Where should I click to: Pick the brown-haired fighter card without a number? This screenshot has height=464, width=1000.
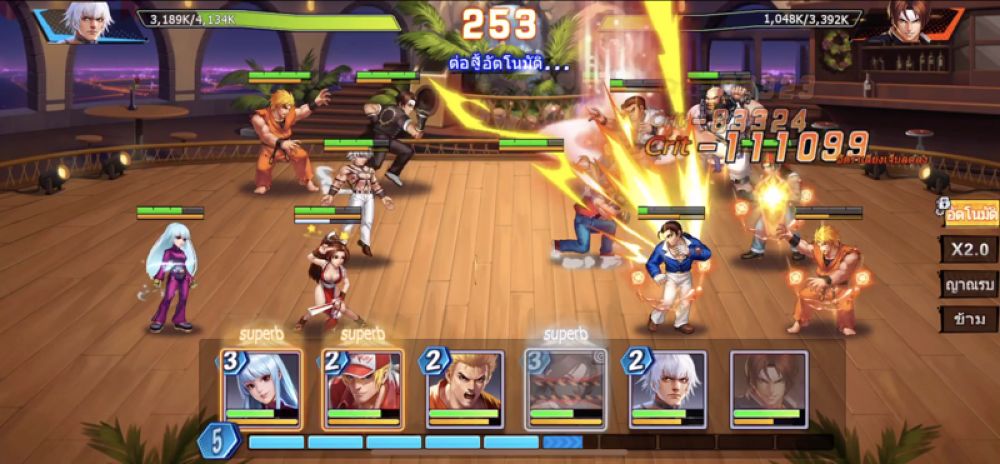[x=769, y=389]
